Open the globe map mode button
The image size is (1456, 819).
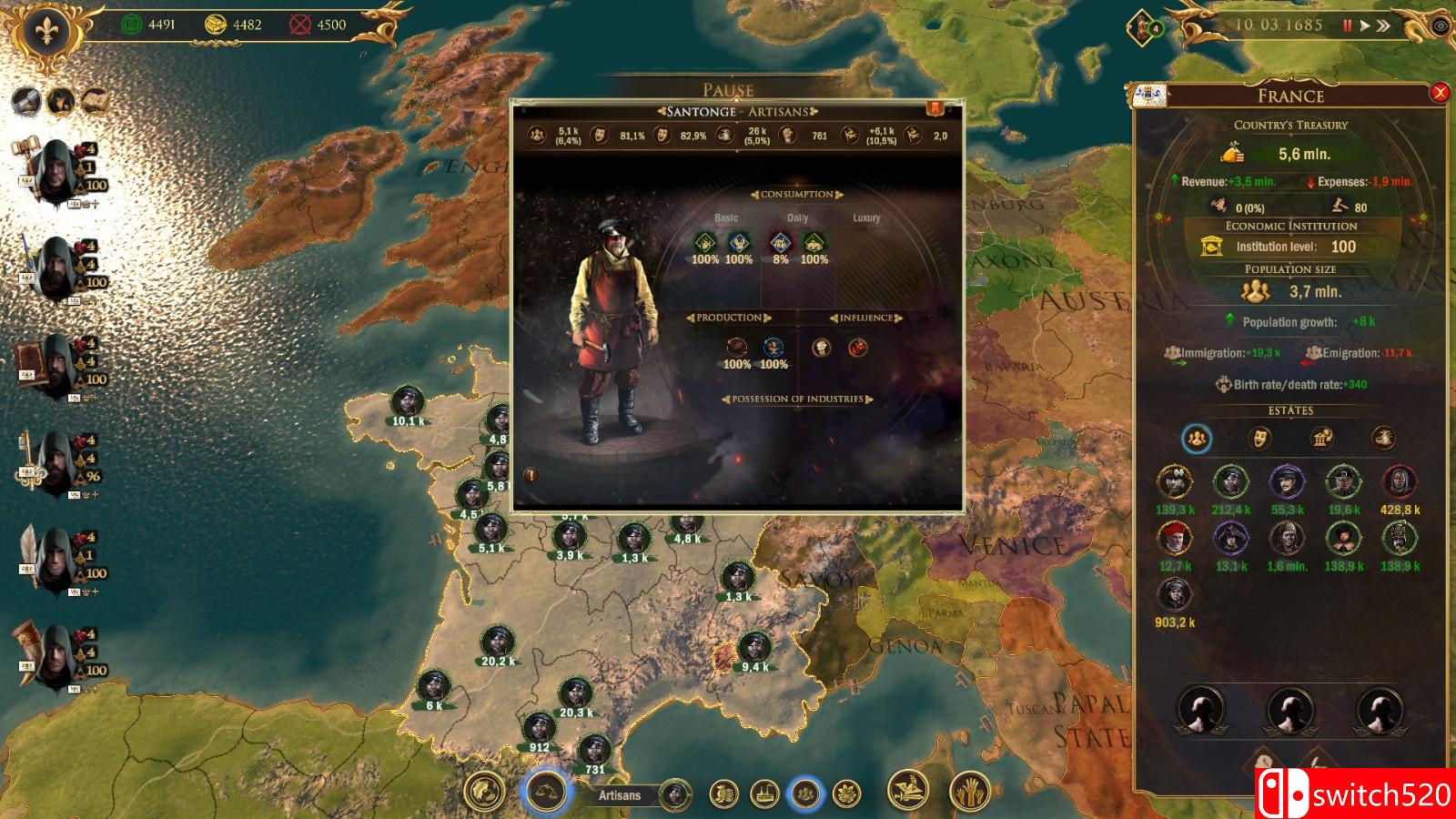point(484,792)
